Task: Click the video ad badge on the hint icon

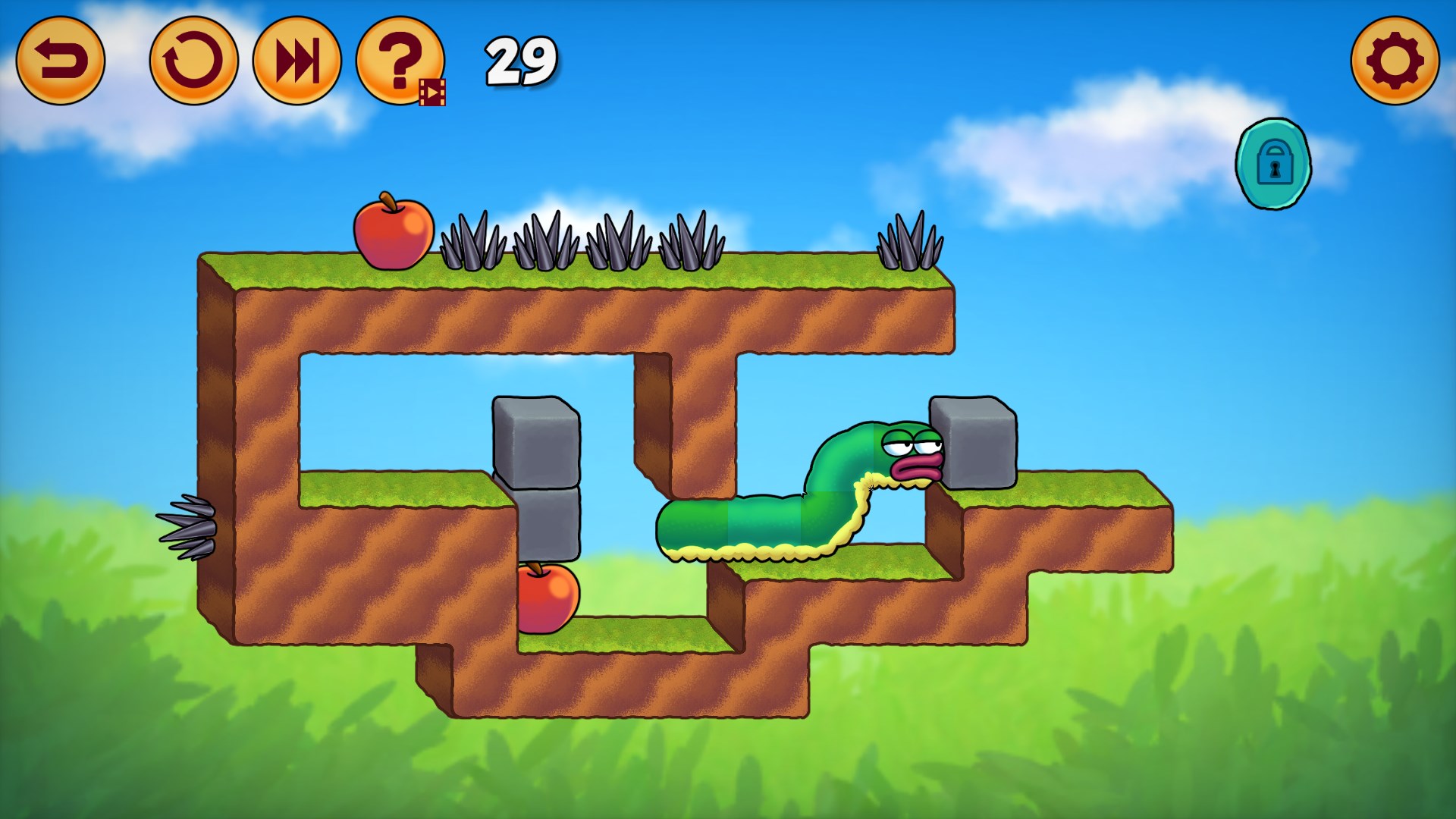Action: [434, 91]
